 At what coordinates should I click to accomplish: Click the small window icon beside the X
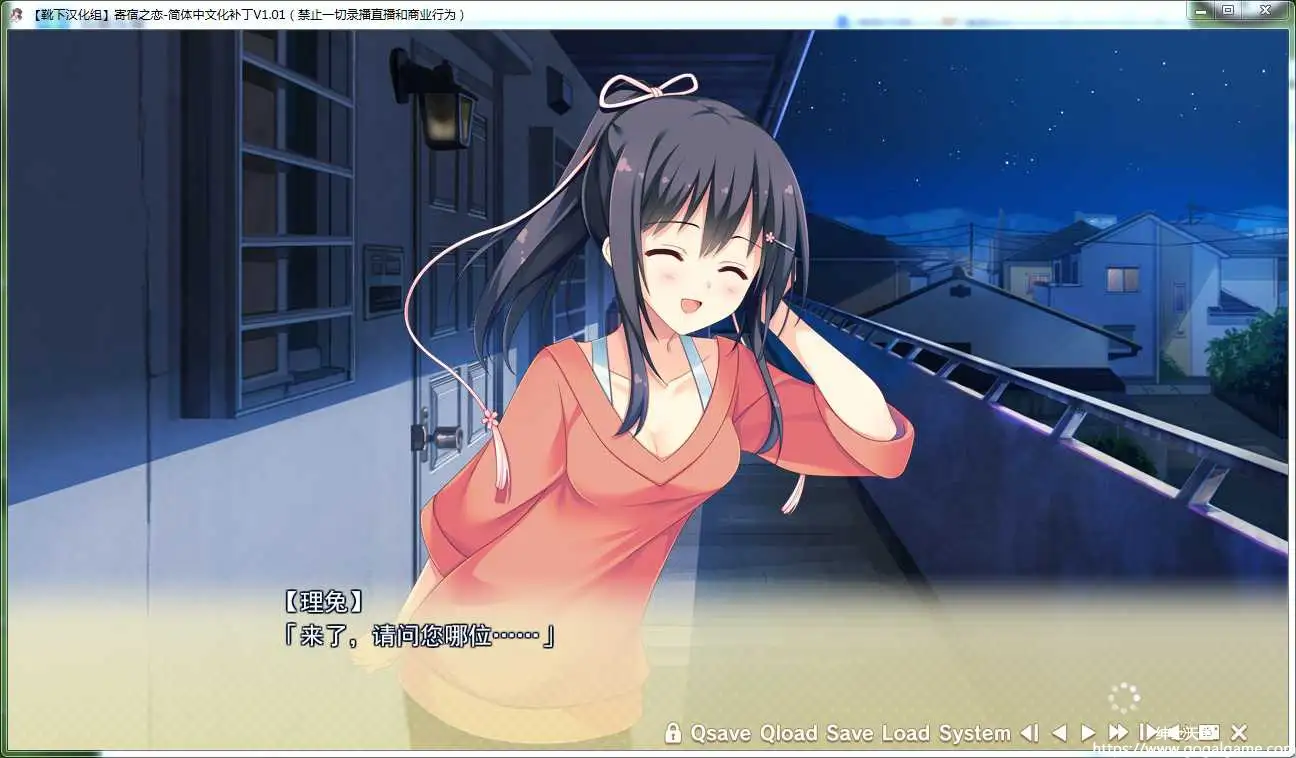point(1207,732)
